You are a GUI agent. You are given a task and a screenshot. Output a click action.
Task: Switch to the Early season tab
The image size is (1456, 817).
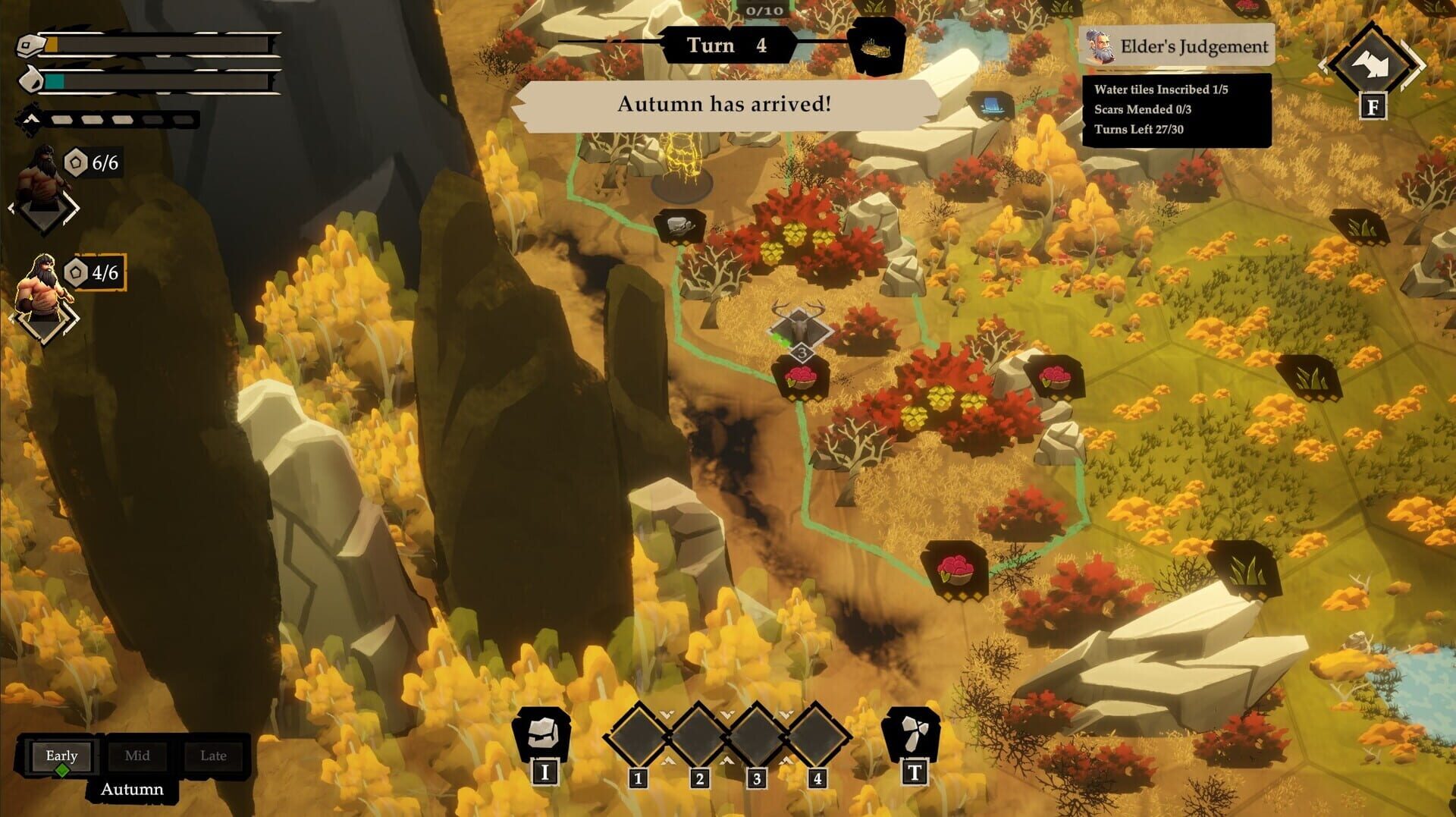61,756
